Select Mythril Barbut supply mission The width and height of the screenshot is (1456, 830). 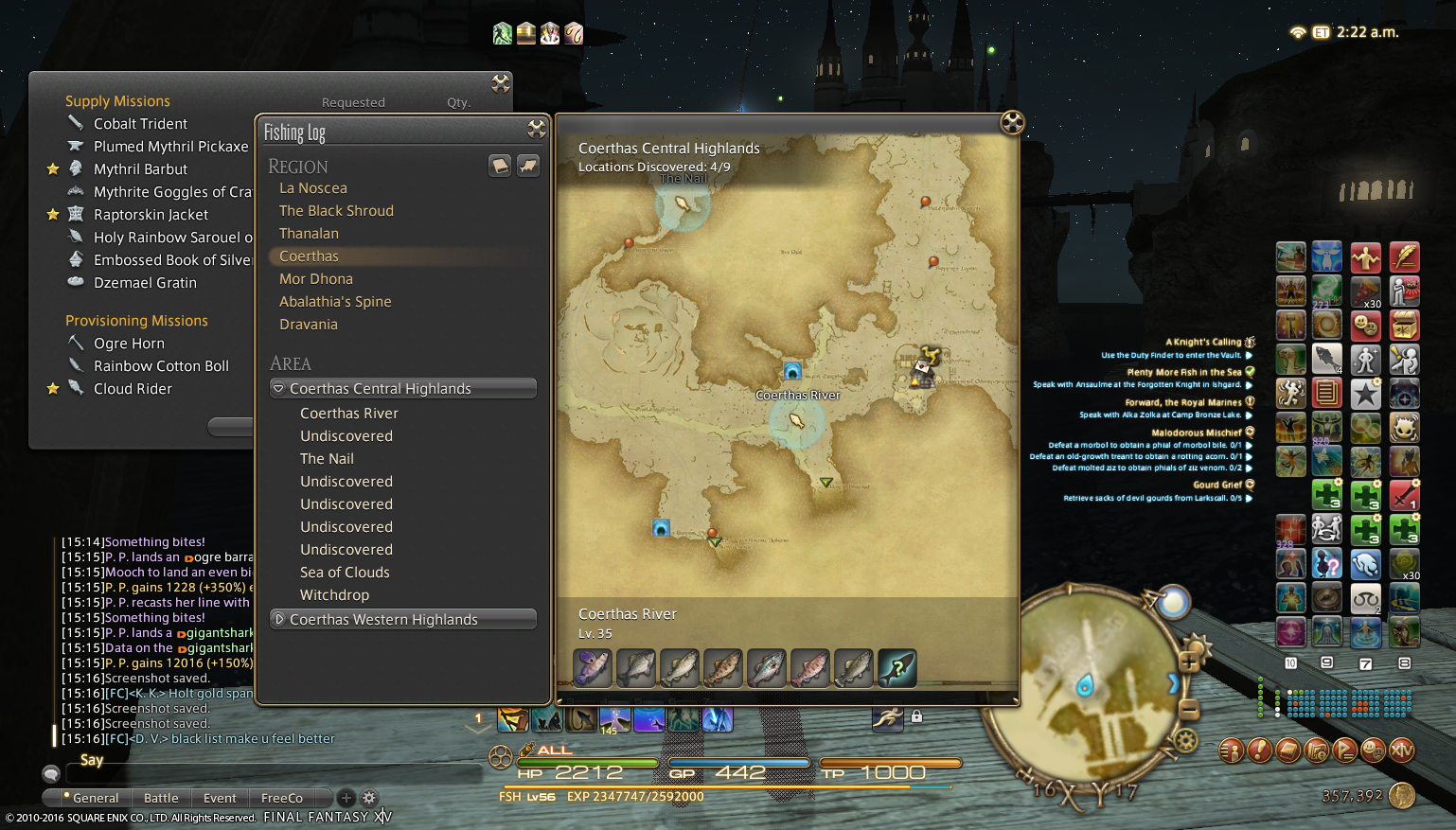[140, 169]
